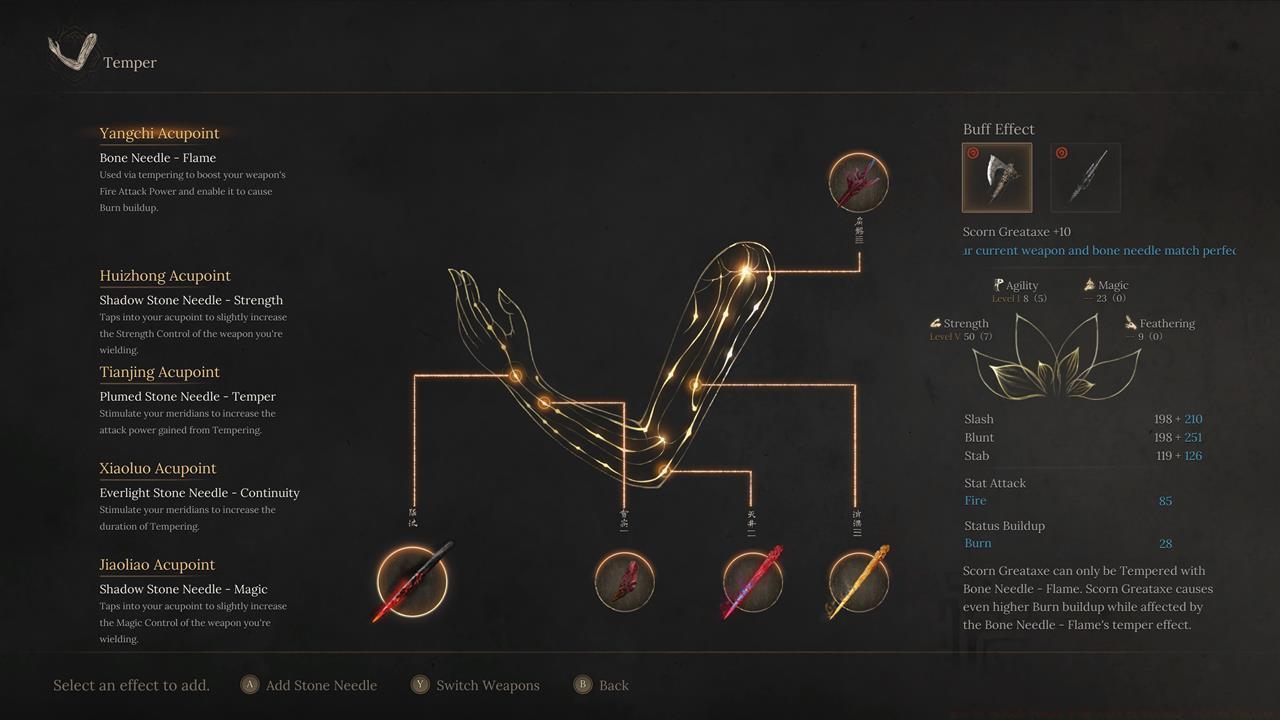The height and width of the screenshot is (720, 1280).
Task: Select the orange Everlight Stone Needle
Action: click(858, 580)
